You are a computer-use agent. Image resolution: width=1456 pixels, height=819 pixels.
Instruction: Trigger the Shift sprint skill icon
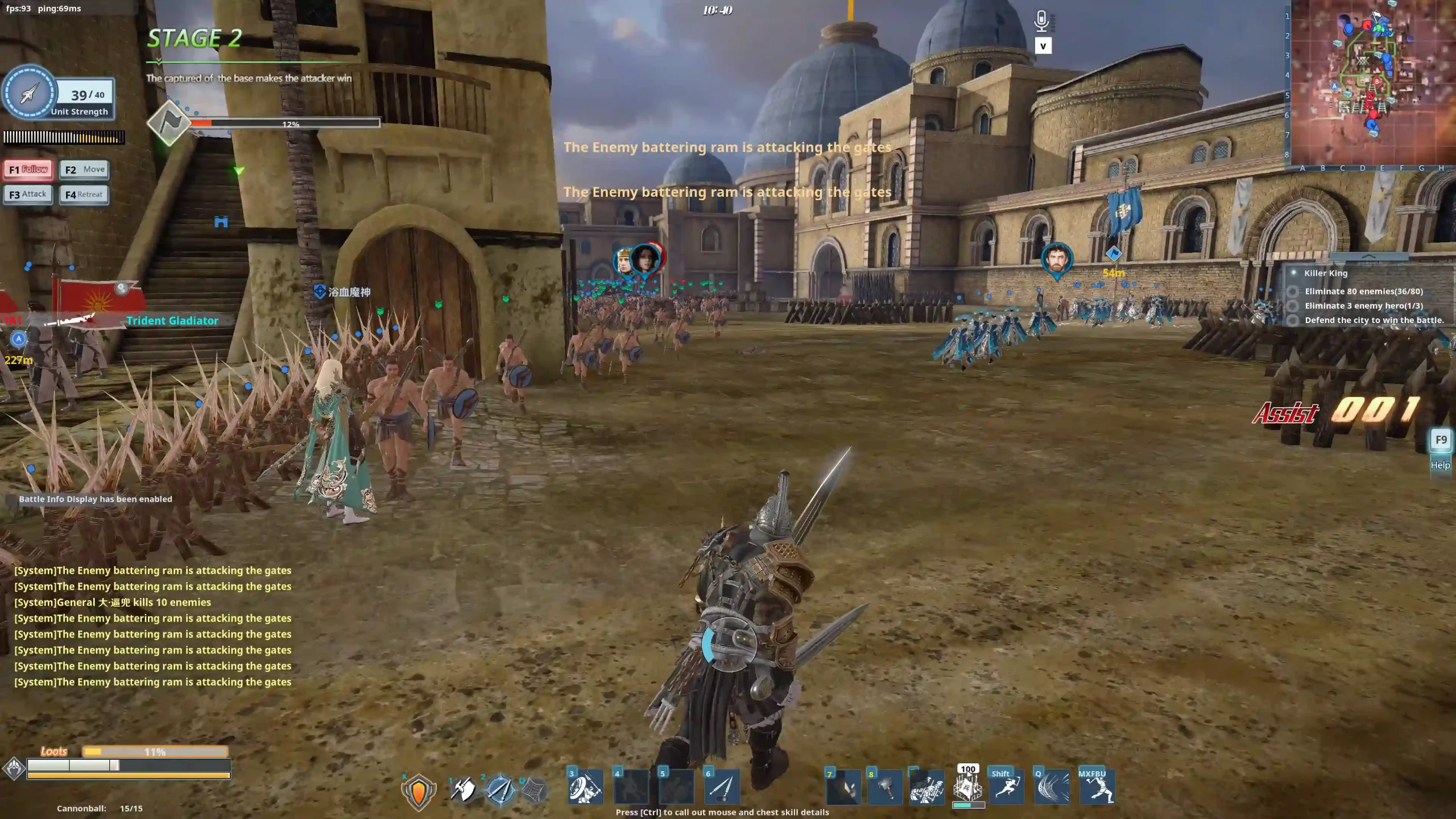pos(1007,788)
